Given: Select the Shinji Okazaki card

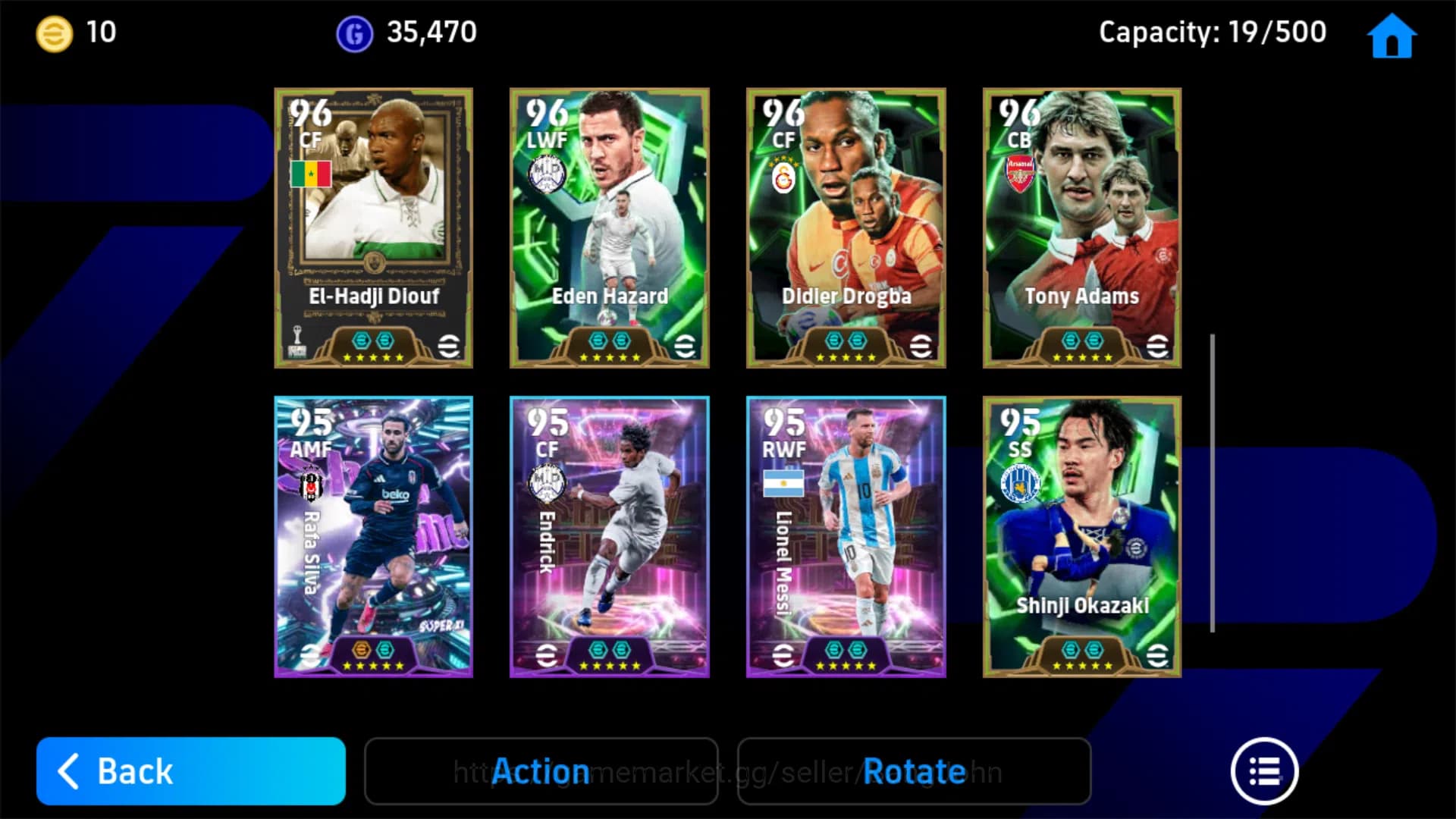Looking at the screenshot, I should coord(1082,531).
